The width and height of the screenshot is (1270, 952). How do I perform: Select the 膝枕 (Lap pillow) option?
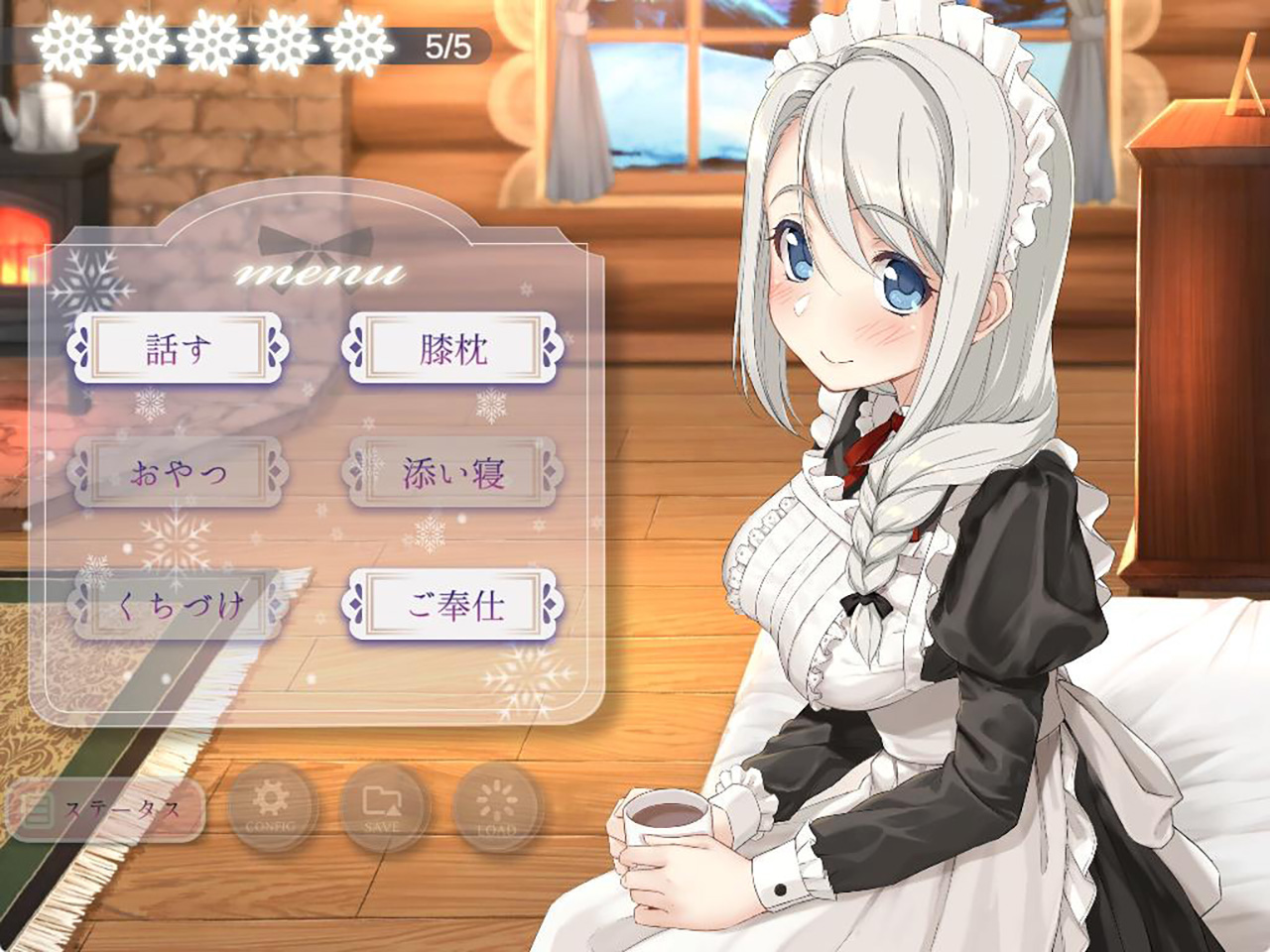tap(453, 348)
